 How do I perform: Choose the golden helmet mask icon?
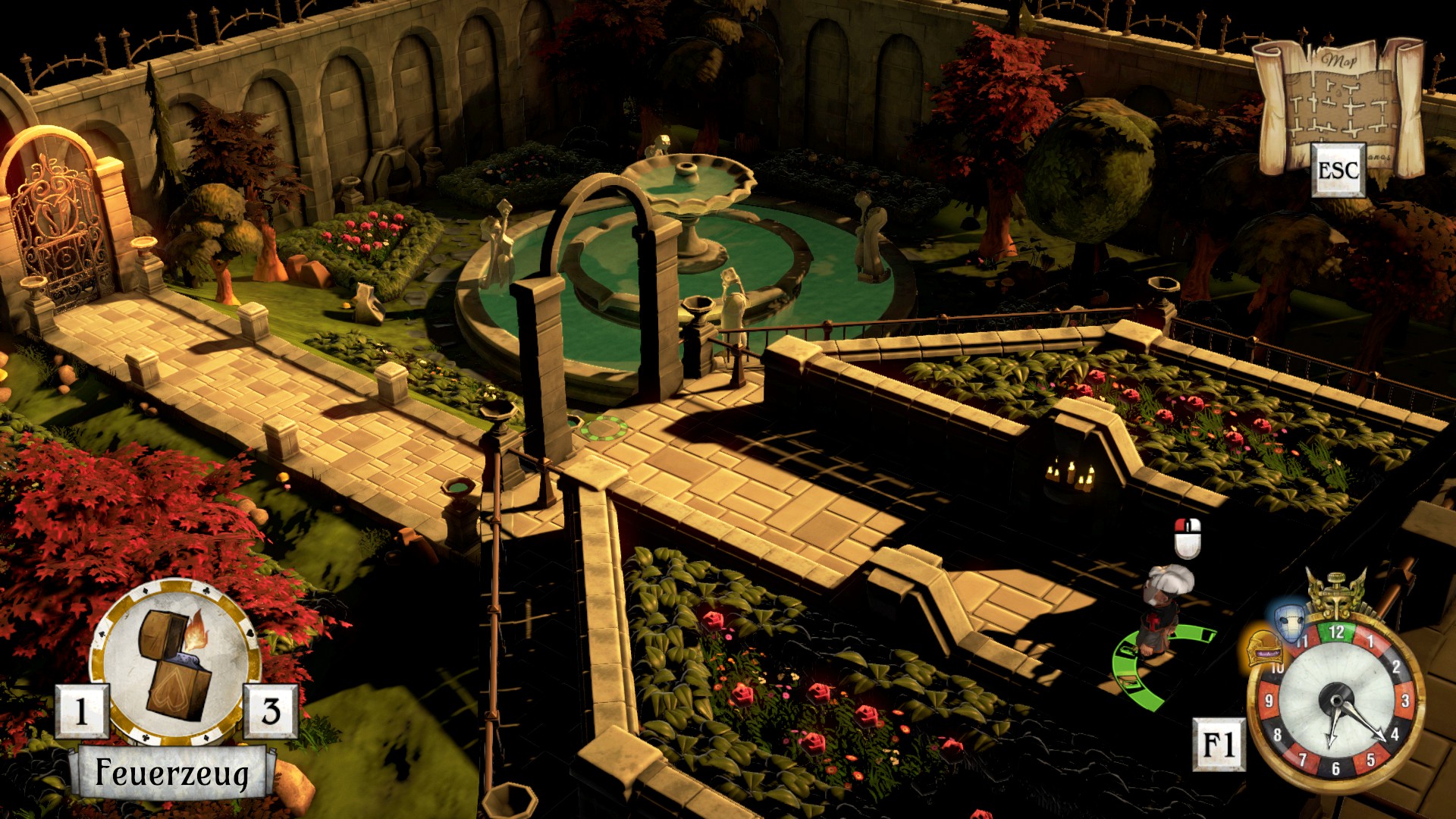pos(1264,648)
